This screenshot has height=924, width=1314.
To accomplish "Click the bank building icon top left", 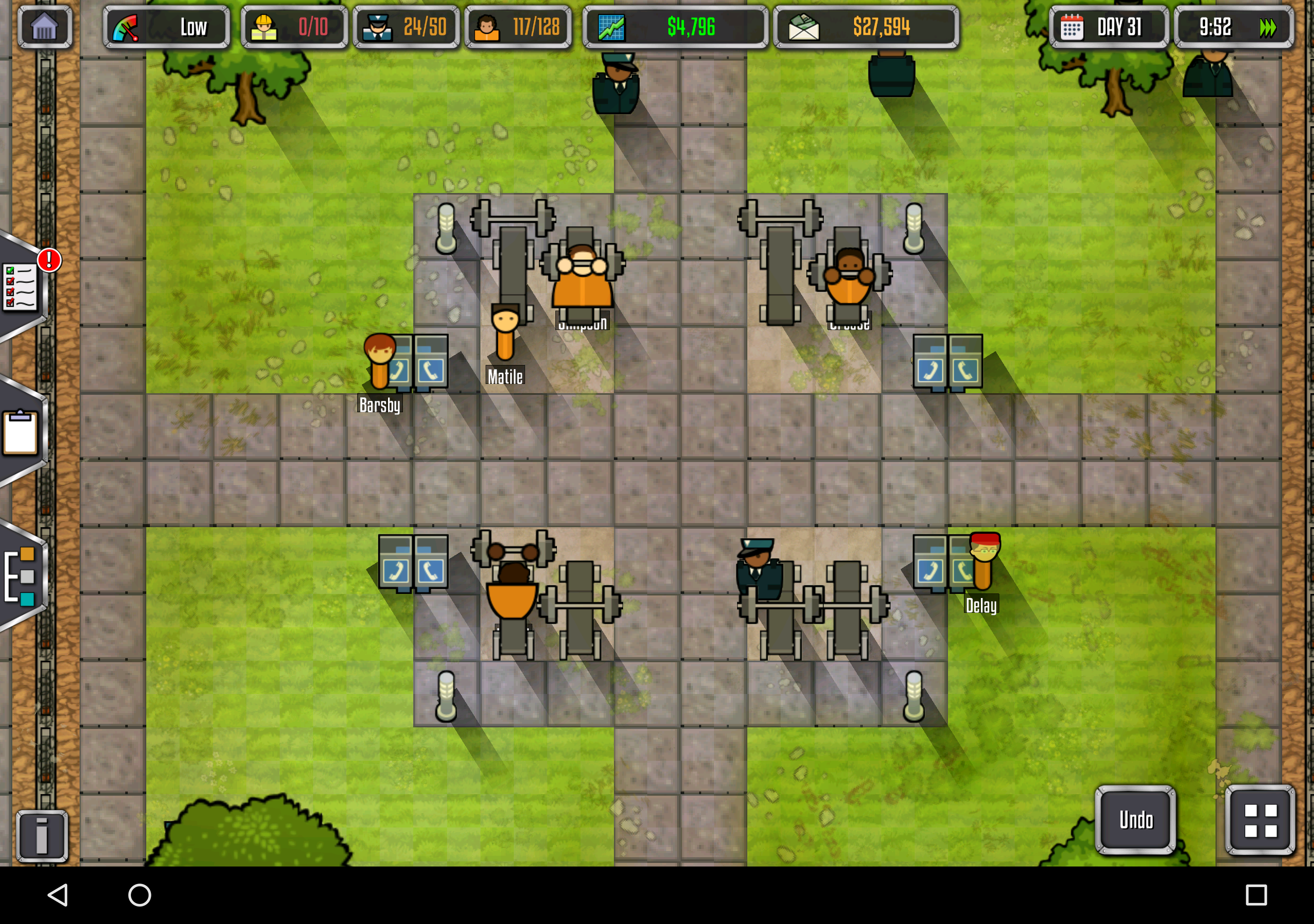I will pyautogui.click(x=45, y=27).
